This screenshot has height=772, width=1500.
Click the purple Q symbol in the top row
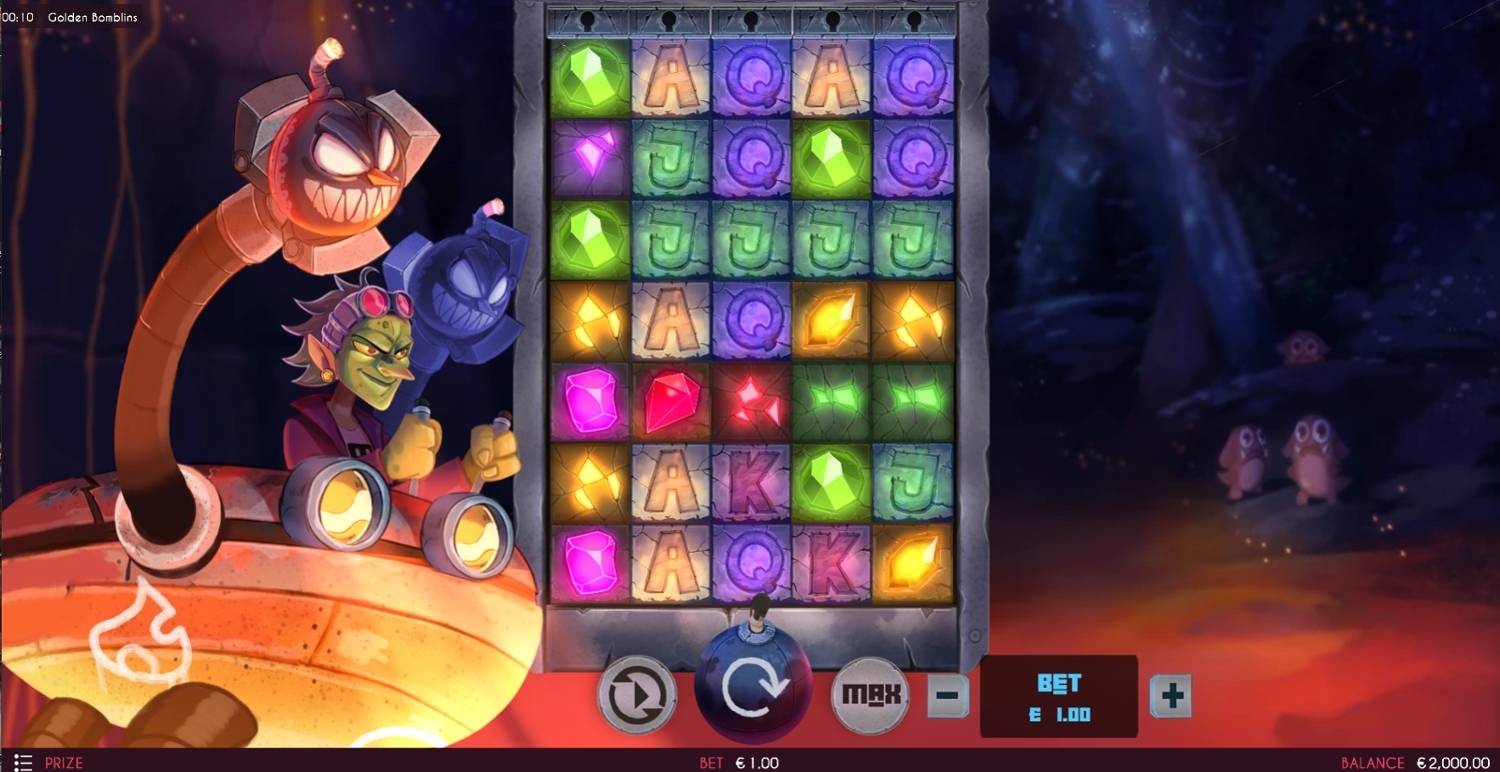750,75
